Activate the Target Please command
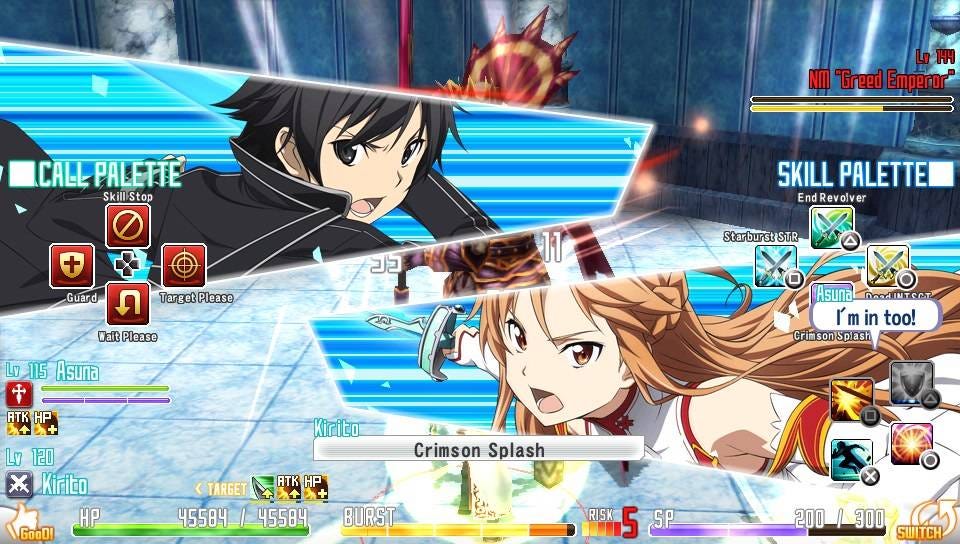The width and height of the screenshot is (960, 544). pos(184,266)
